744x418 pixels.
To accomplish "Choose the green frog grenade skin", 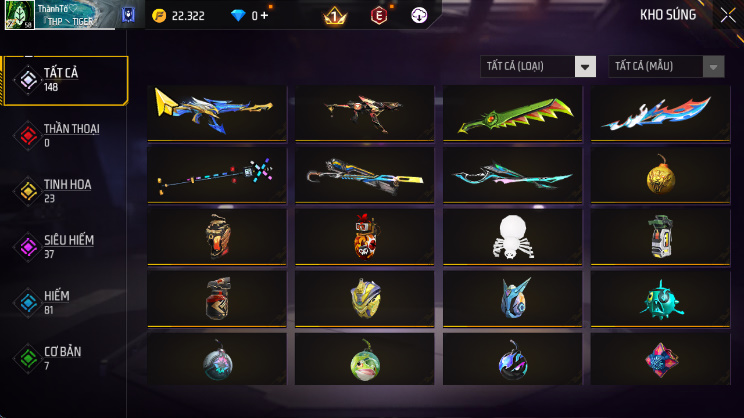I will click(x=364, y=359).
